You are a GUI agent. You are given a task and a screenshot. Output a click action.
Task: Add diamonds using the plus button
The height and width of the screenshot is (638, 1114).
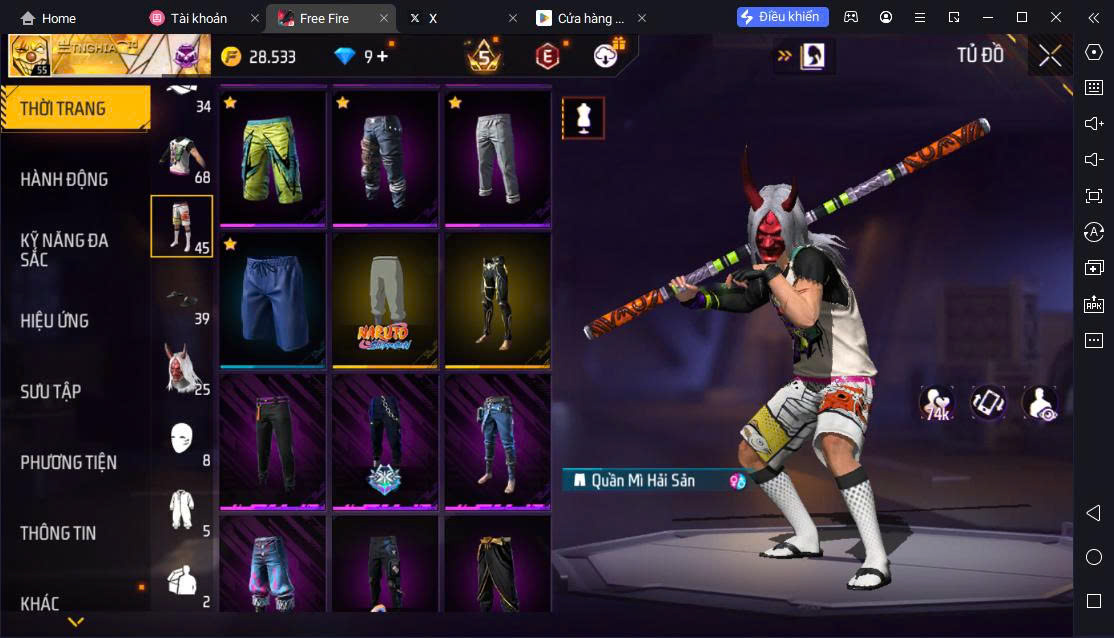382,56
